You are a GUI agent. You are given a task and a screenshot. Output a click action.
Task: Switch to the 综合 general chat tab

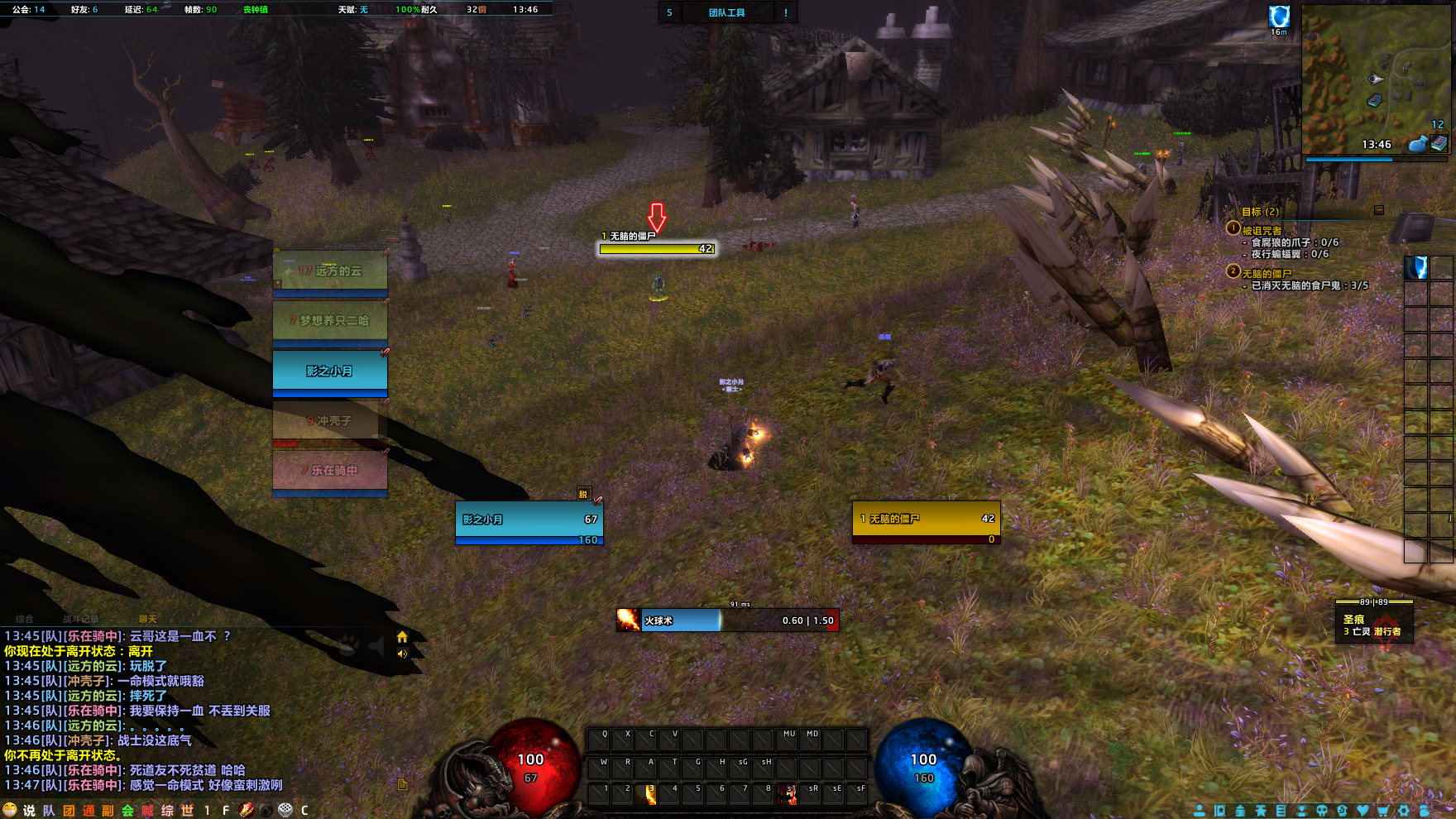coord(25,619)
